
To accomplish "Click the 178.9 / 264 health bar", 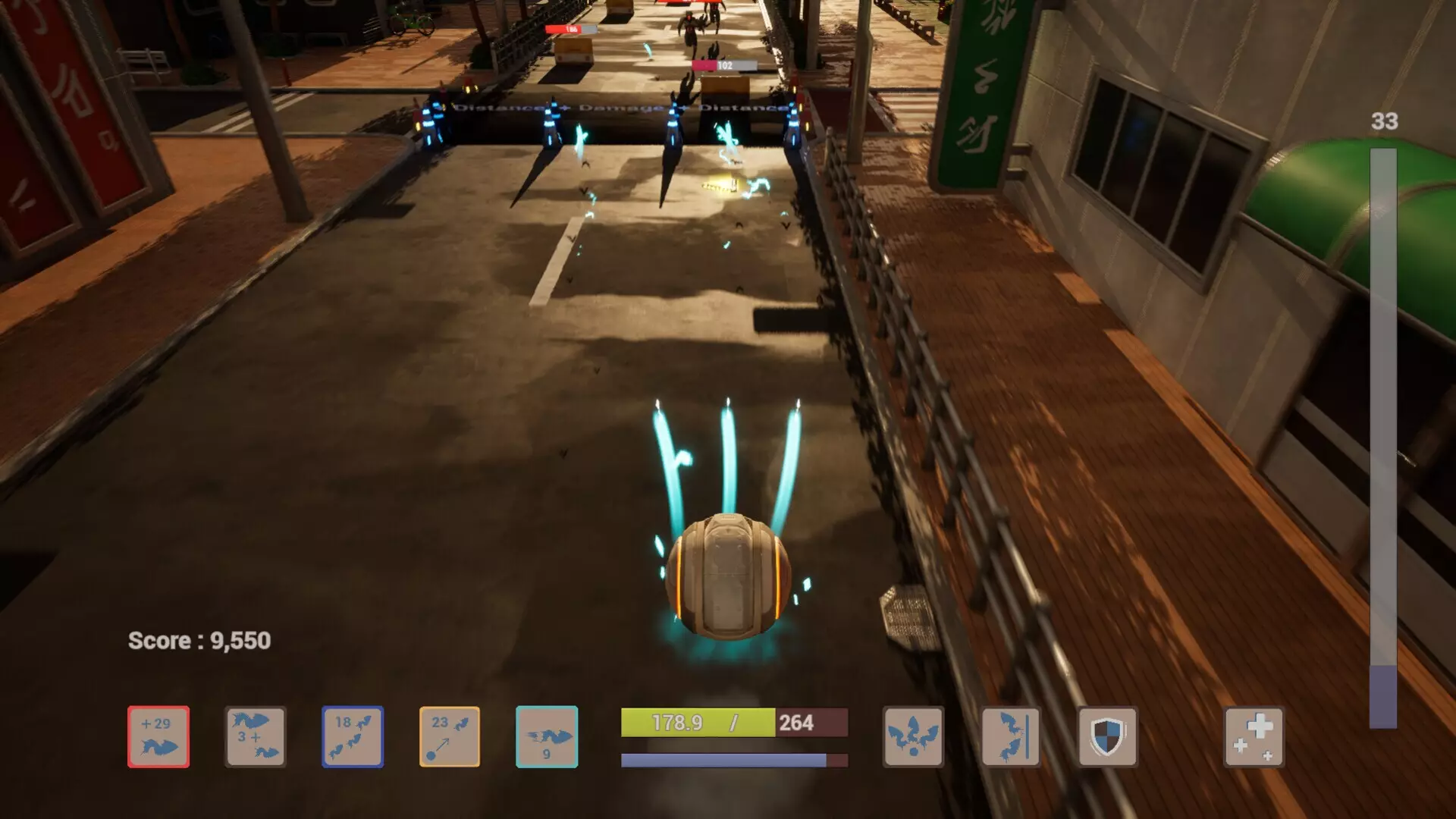I will (x=732, y=723).
